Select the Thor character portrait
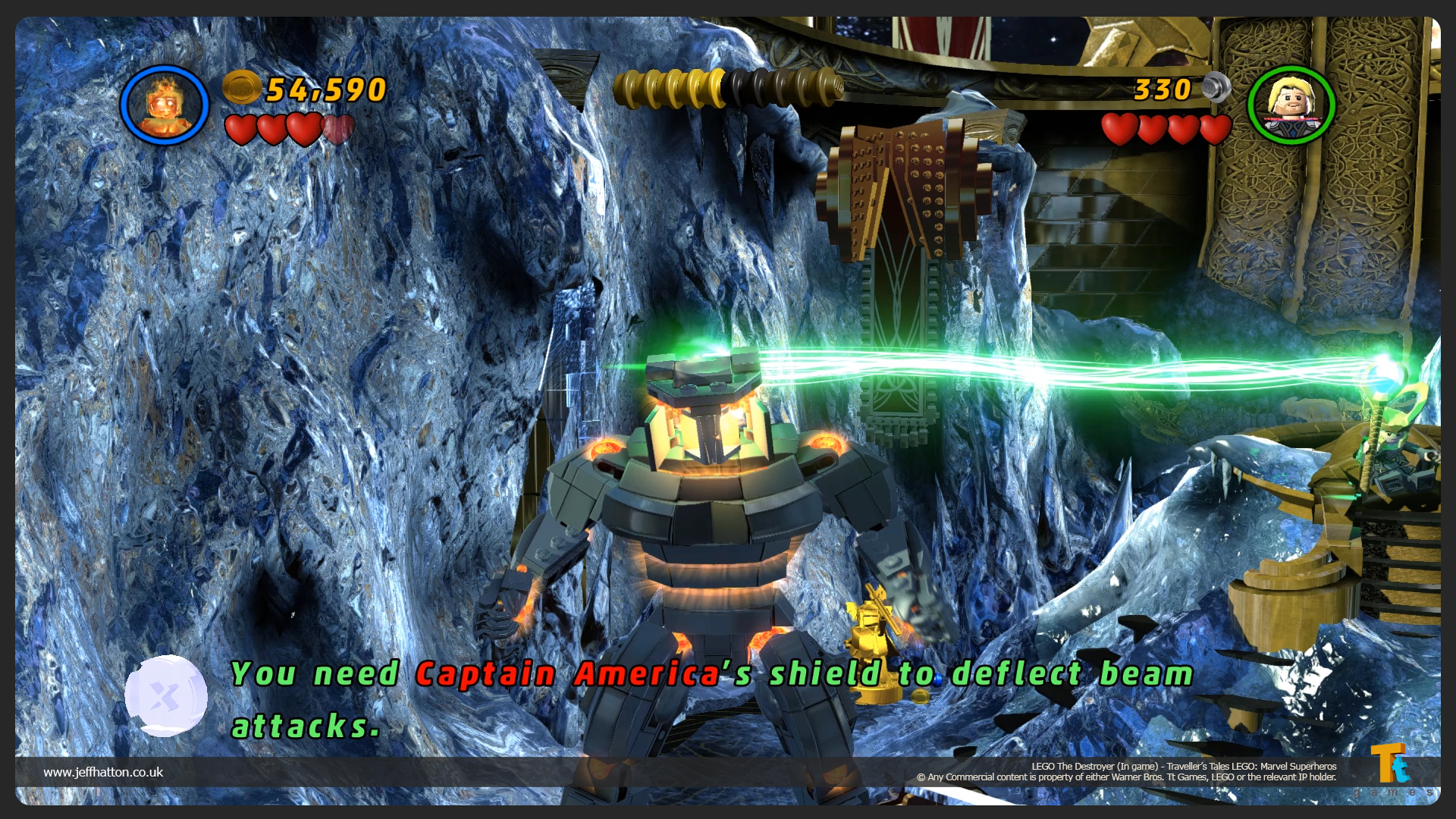The height and width of the screenshot is (819, 1456). coord(1291,105)
